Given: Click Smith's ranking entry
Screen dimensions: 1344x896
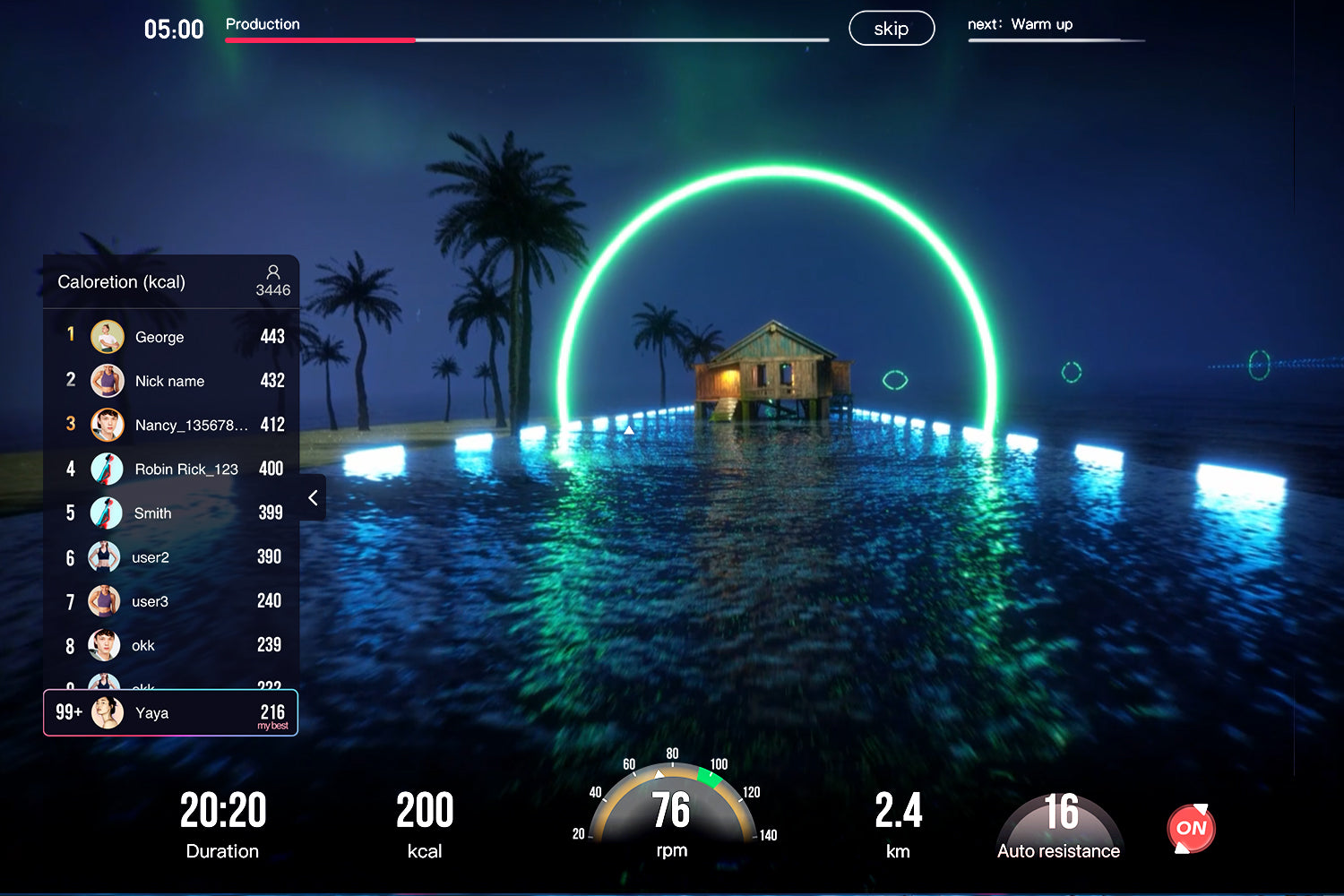Looking at the screenshot, I should (x=170, y=513).
